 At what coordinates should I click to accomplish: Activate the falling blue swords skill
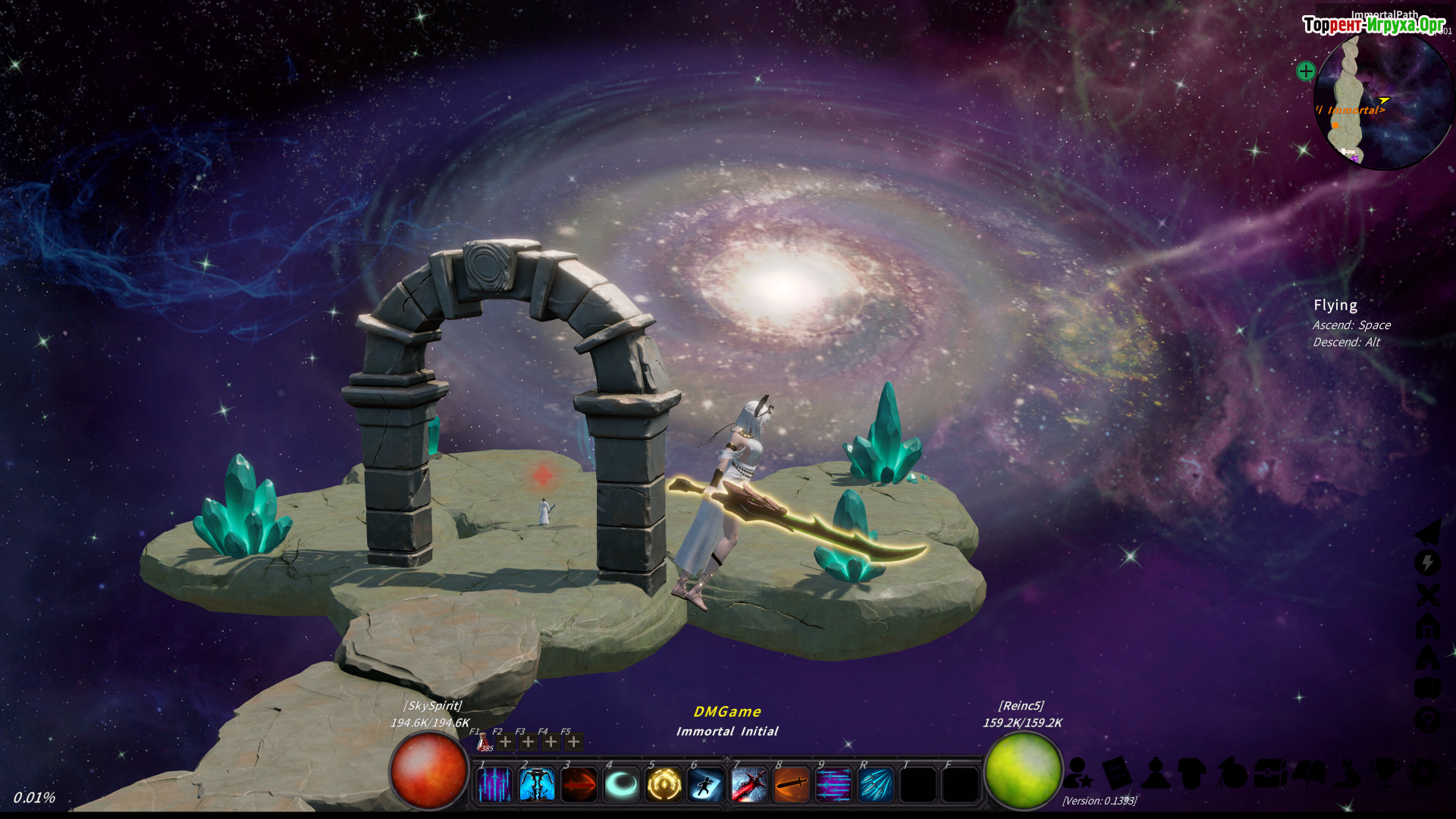494,785
